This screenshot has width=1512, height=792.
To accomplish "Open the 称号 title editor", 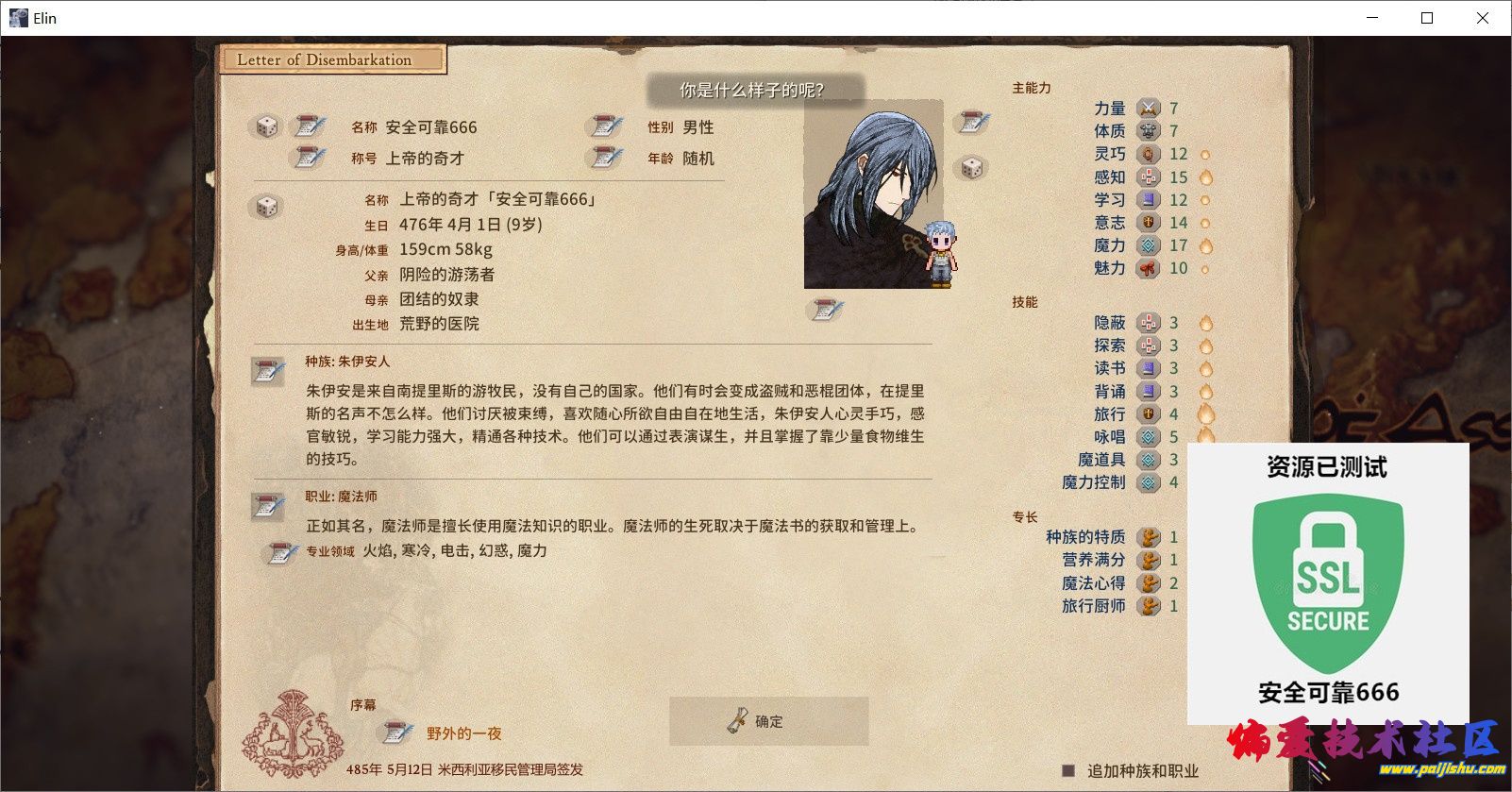I will (x=307, y=158).
